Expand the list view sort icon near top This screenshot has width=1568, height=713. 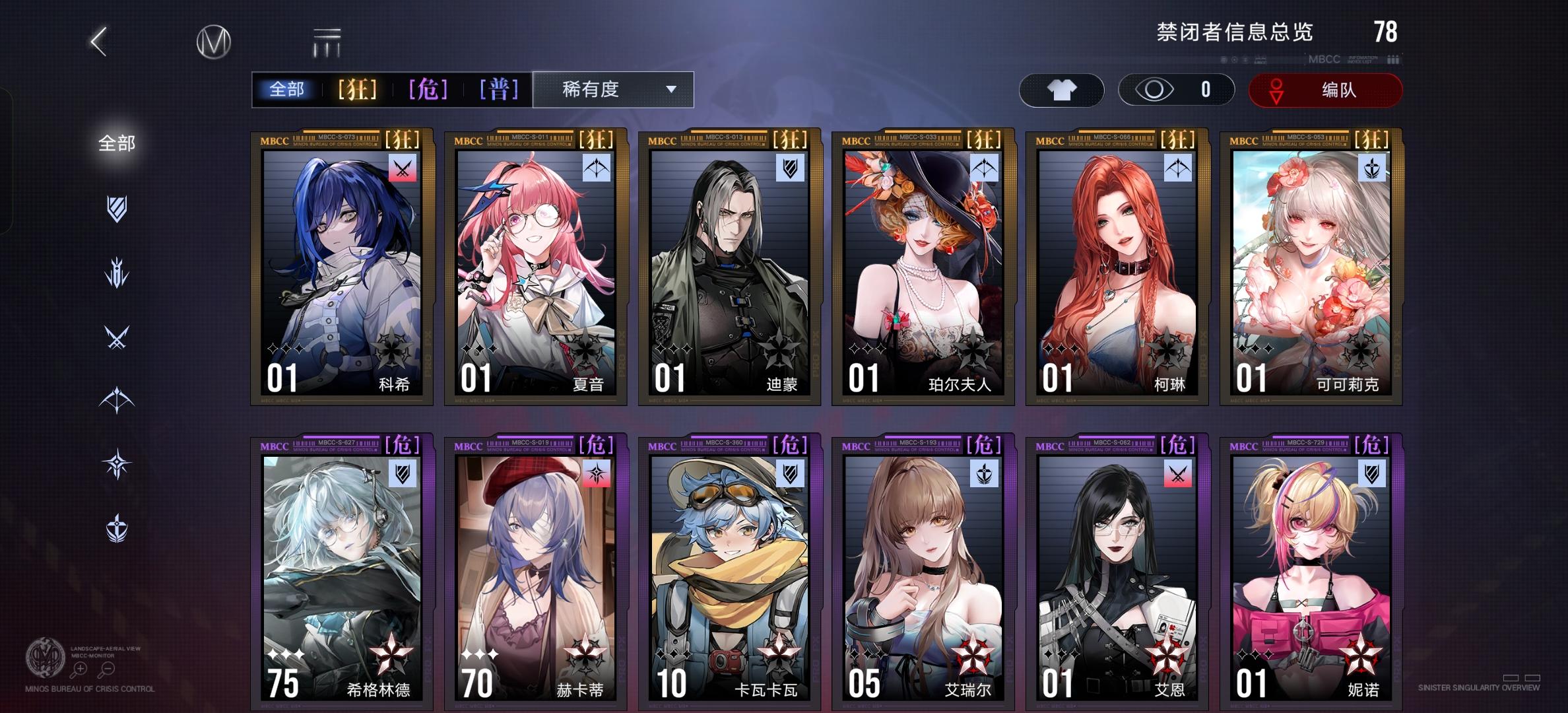(x=328, y=41)
